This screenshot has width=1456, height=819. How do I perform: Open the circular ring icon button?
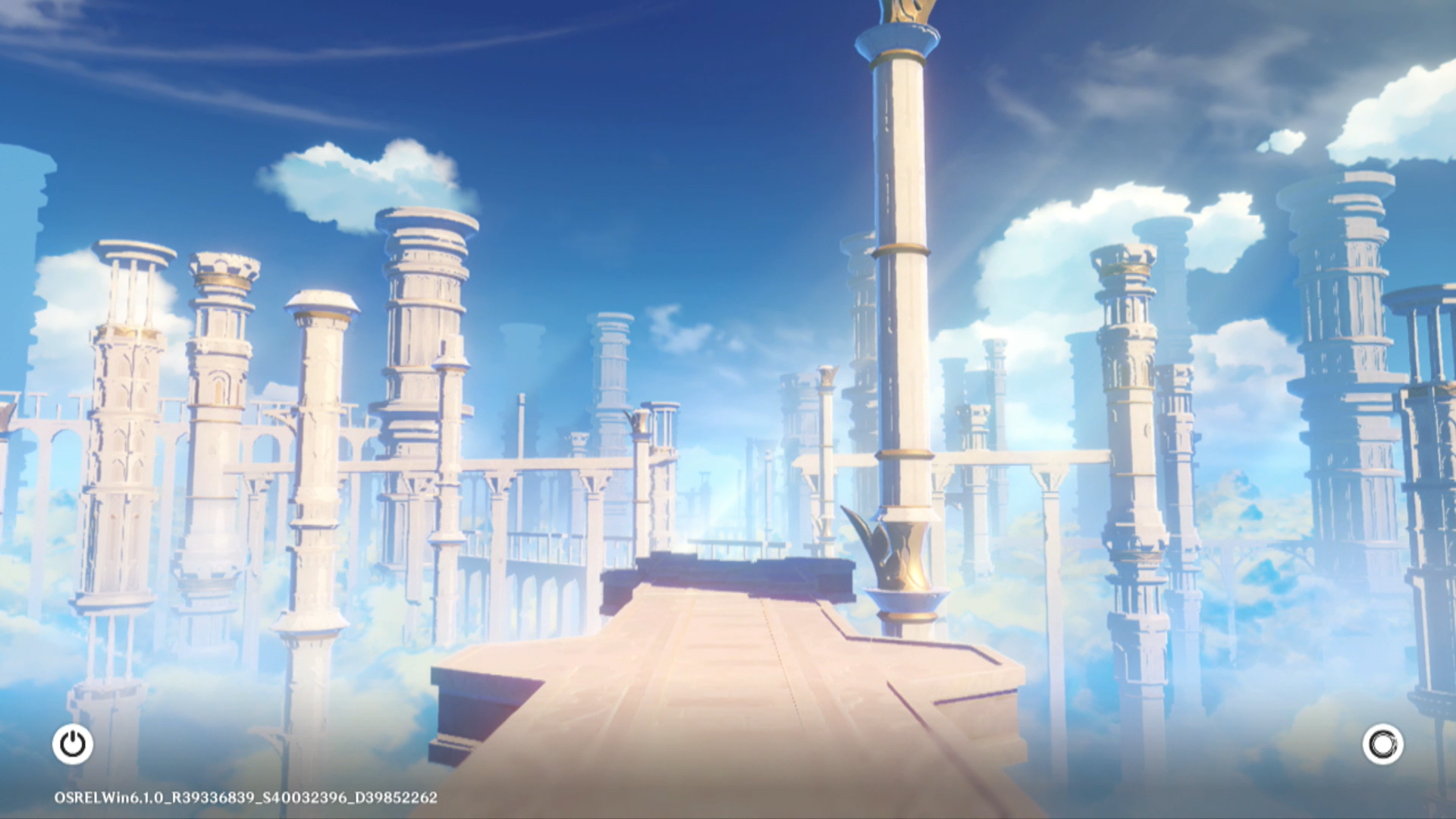coord(1382,744)
